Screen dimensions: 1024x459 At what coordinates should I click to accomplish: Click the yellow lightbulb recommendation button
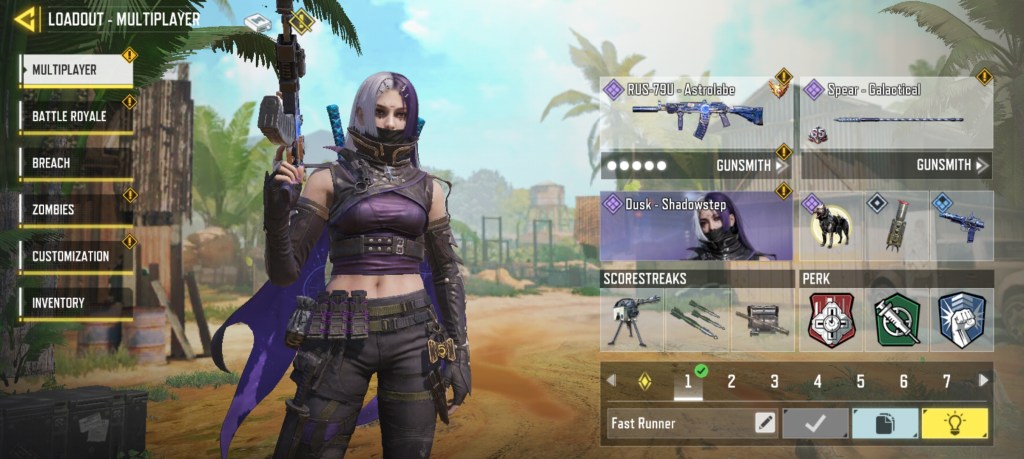point(954,423)
